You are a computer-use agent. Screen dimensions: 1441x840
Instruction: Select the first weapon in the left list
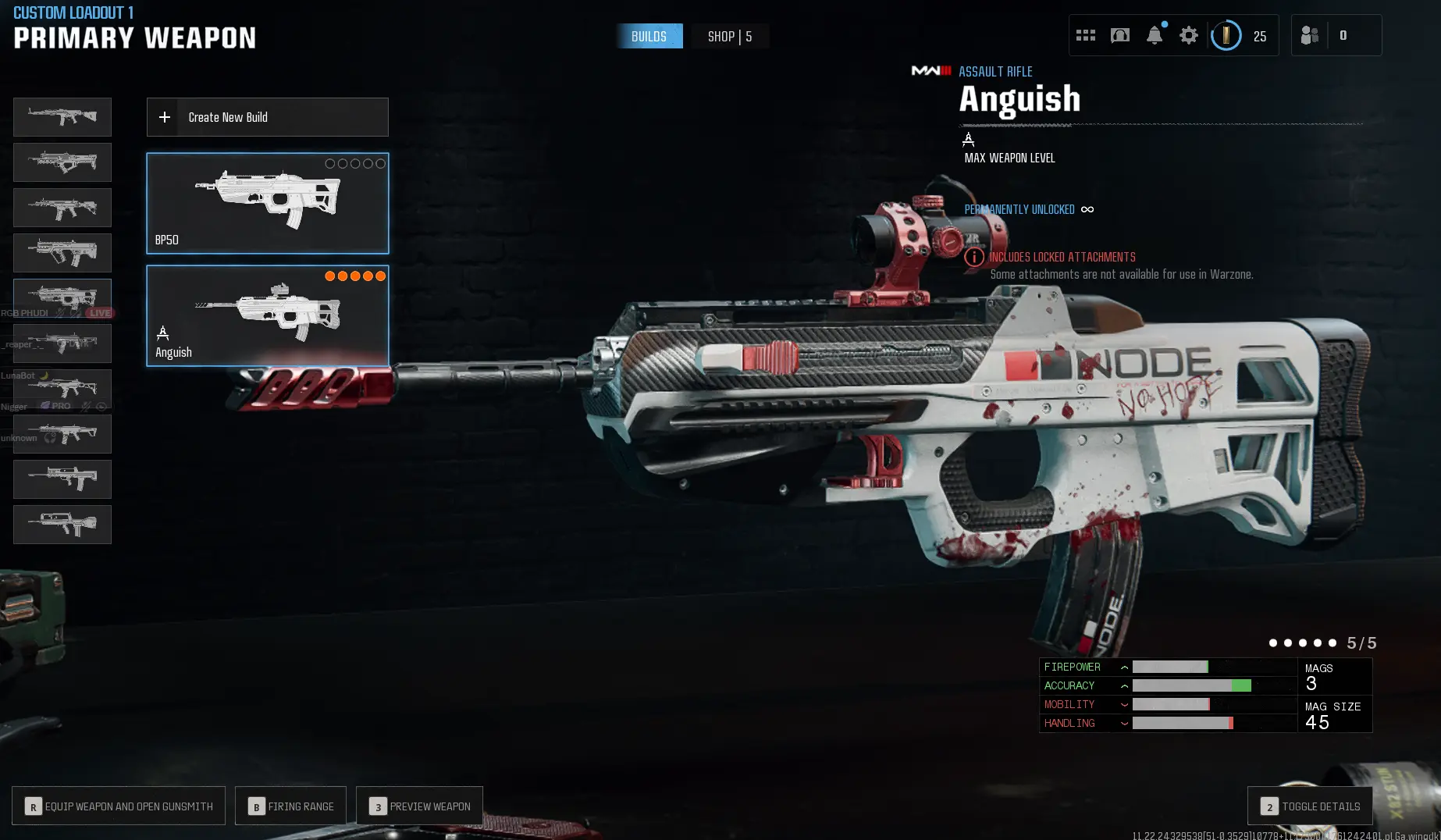pyautogui.click(x=62, y=117)
